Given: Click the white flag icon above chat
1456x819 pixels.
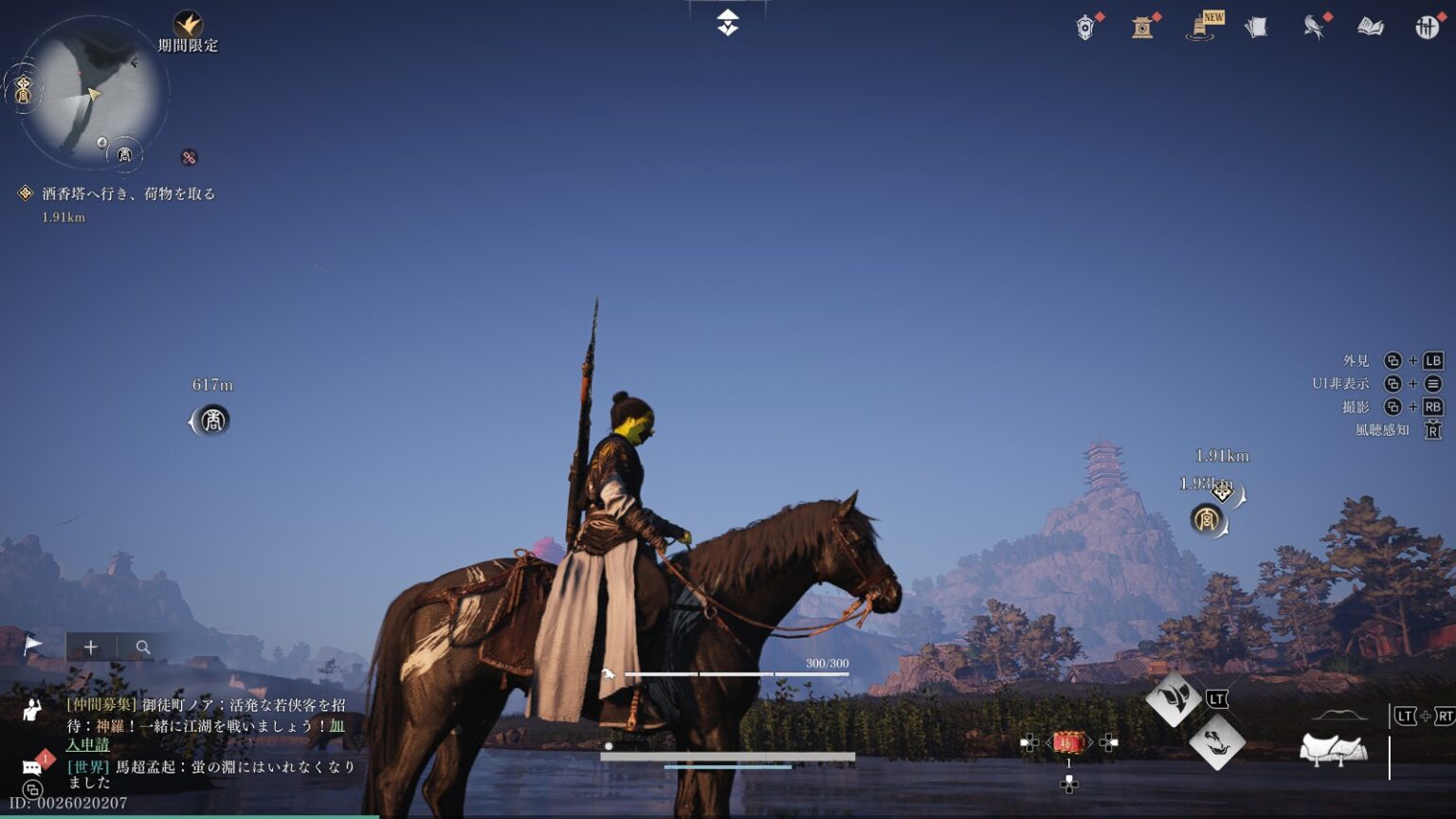Looking at the screenshot, I should [x=33, y=646].
